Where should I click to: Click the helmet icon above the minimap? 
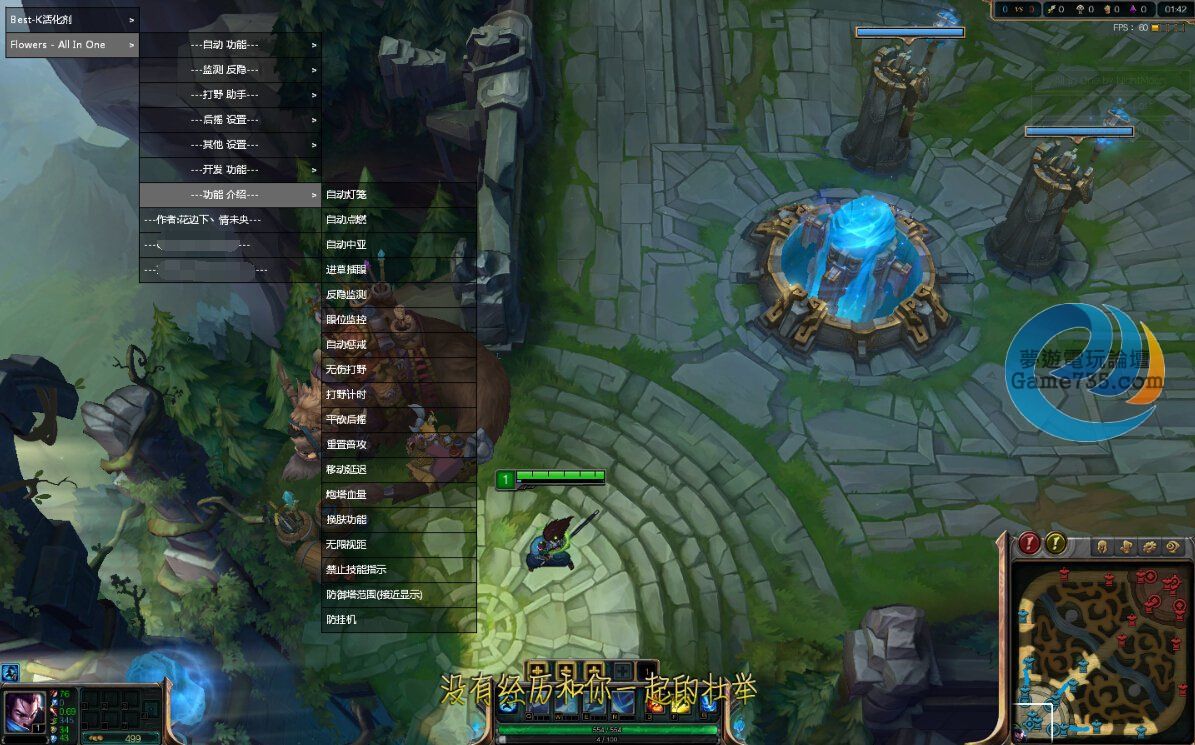pos(1102,547)
